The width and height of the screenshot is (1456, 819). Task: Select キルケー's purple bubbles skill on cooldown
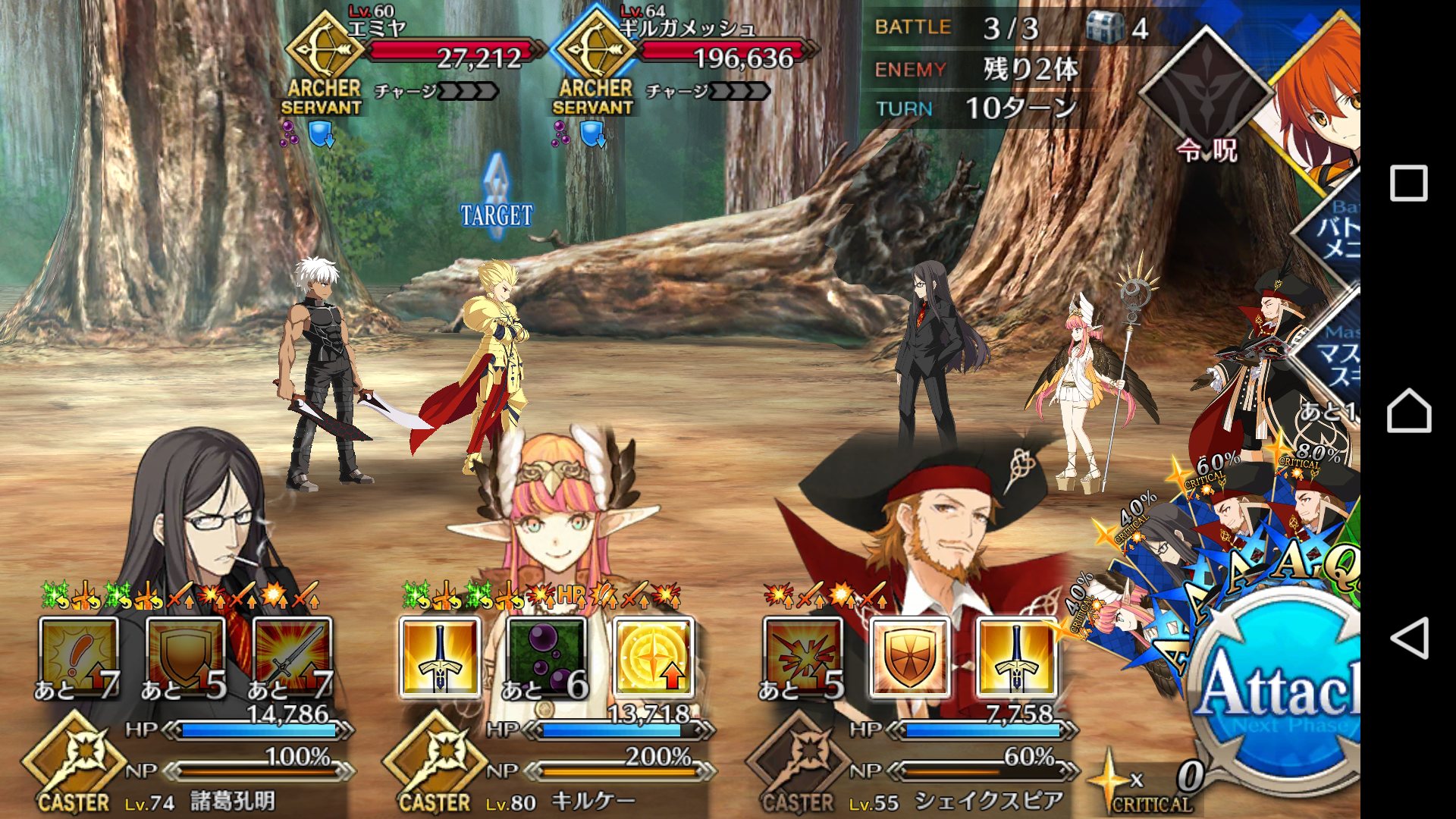coord(546,657)
